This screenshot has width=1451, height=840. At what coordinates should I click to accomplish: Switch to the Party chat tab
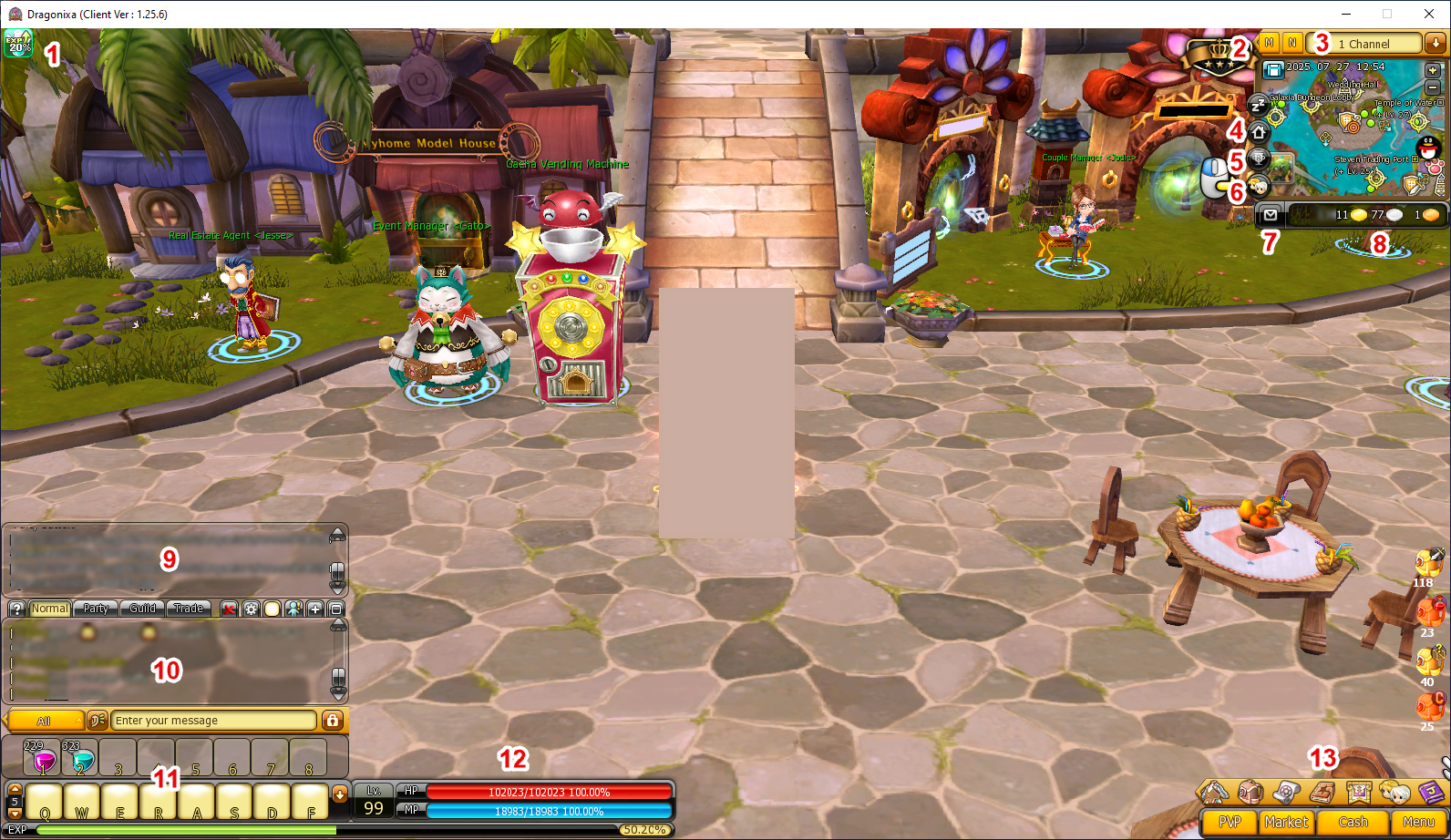pyautogui.click(x=96, y=609)
